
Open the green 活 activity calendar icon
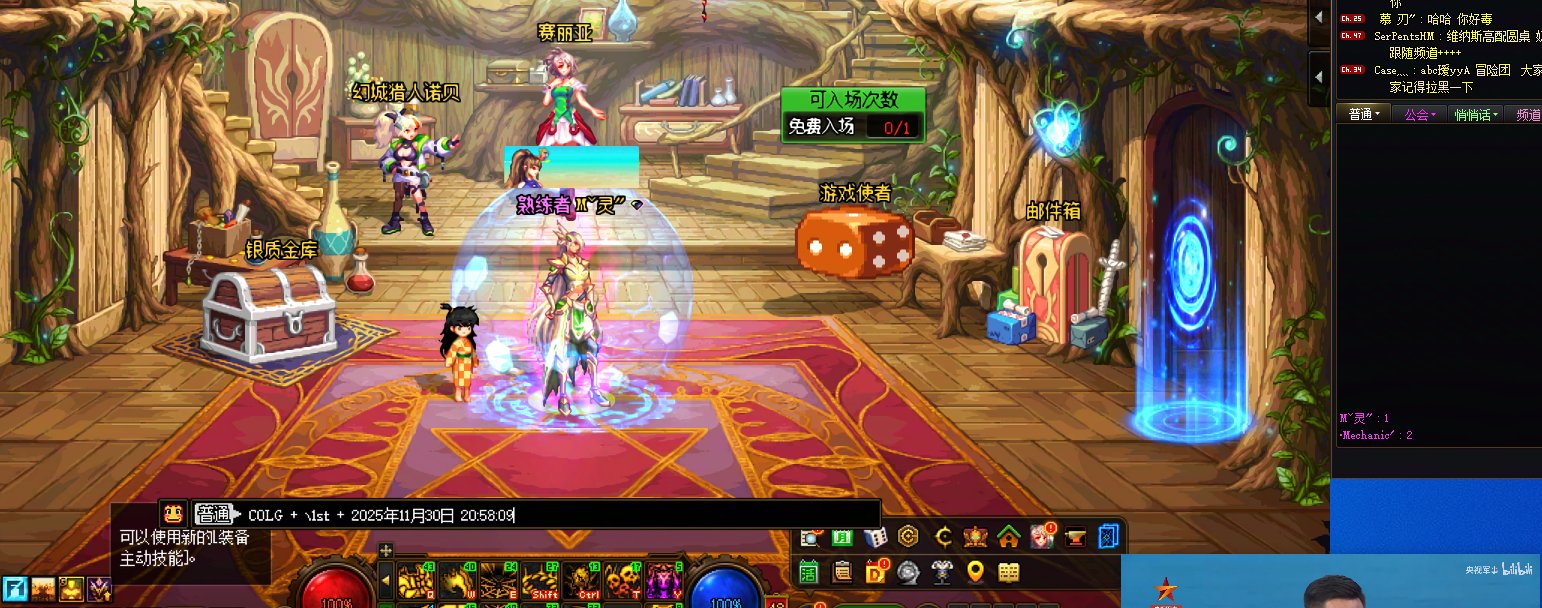point(808,572)
